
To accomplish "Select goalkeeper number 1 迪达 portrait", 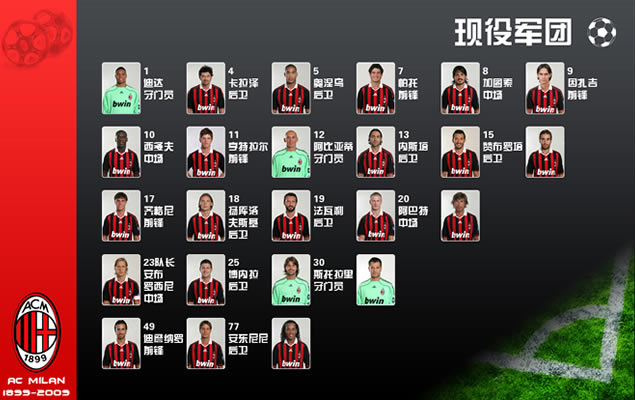I will click(x=121, y=88).
